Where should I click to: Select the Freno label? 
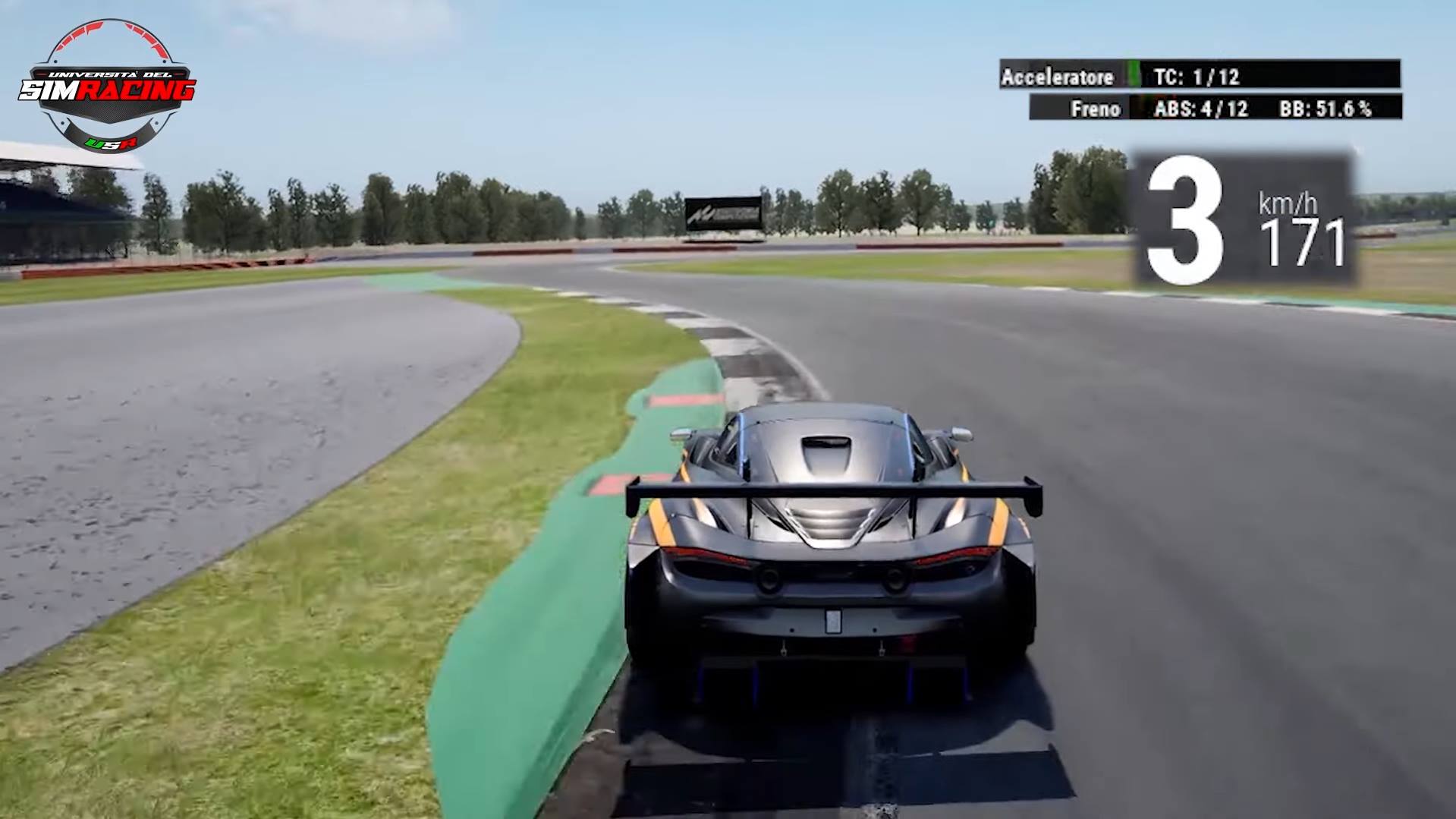point(1096,109)
